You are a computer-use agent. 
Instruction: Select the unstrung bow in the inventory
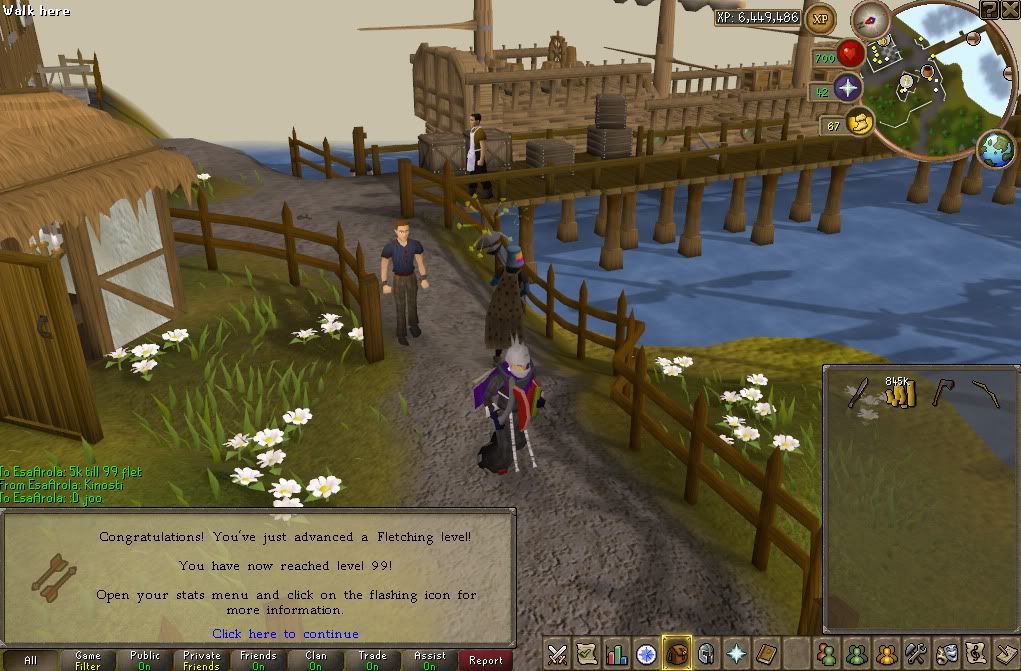986,393
